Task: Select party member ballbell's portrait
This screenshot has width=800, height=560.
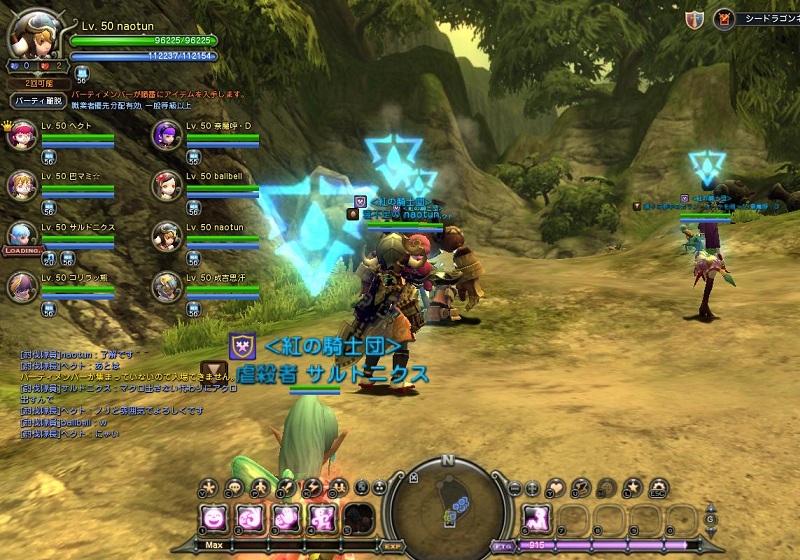Action: (166, 185)
